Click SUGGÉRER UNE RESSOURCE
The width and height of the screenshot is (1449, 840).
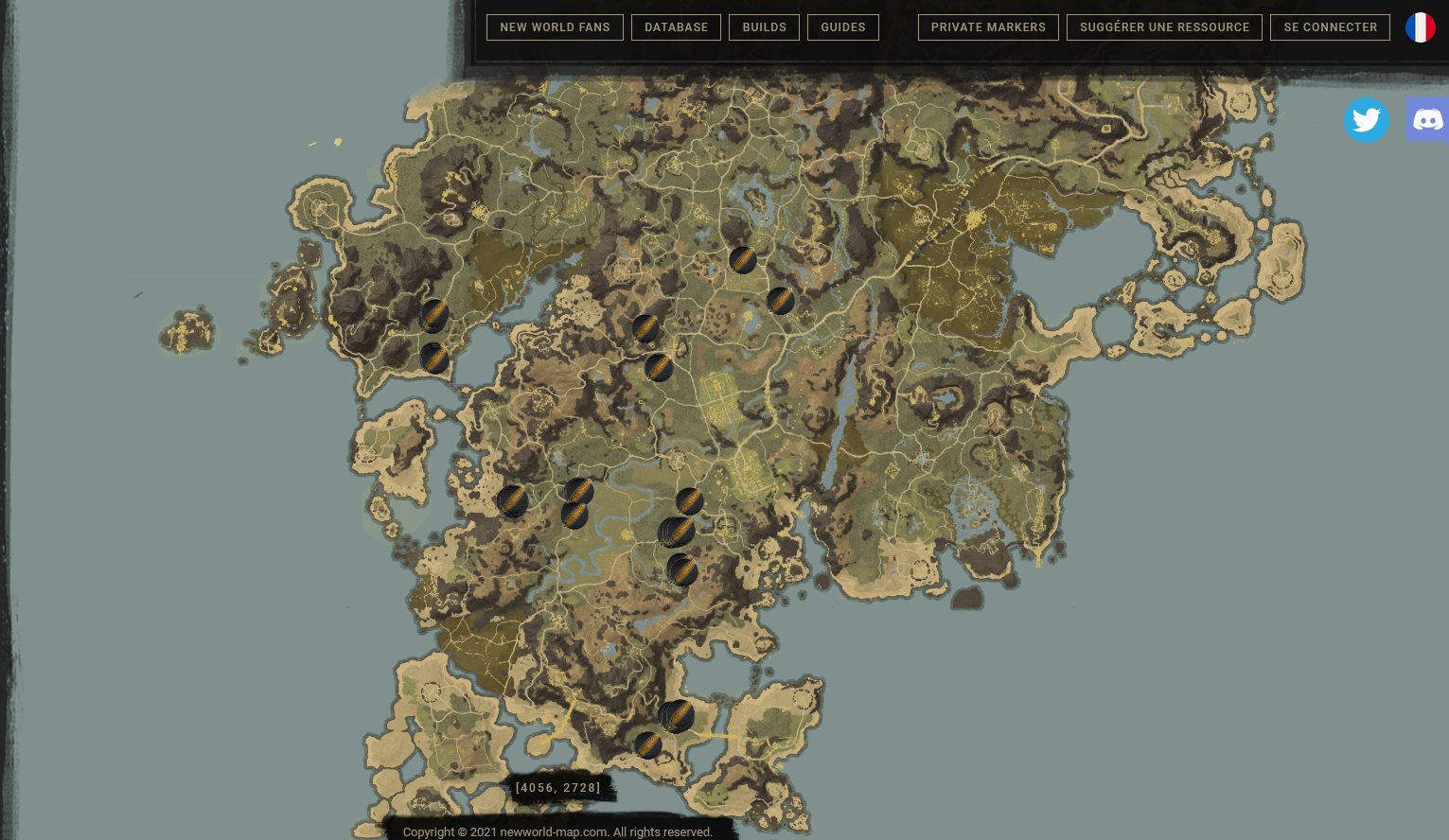[1164, 27]
